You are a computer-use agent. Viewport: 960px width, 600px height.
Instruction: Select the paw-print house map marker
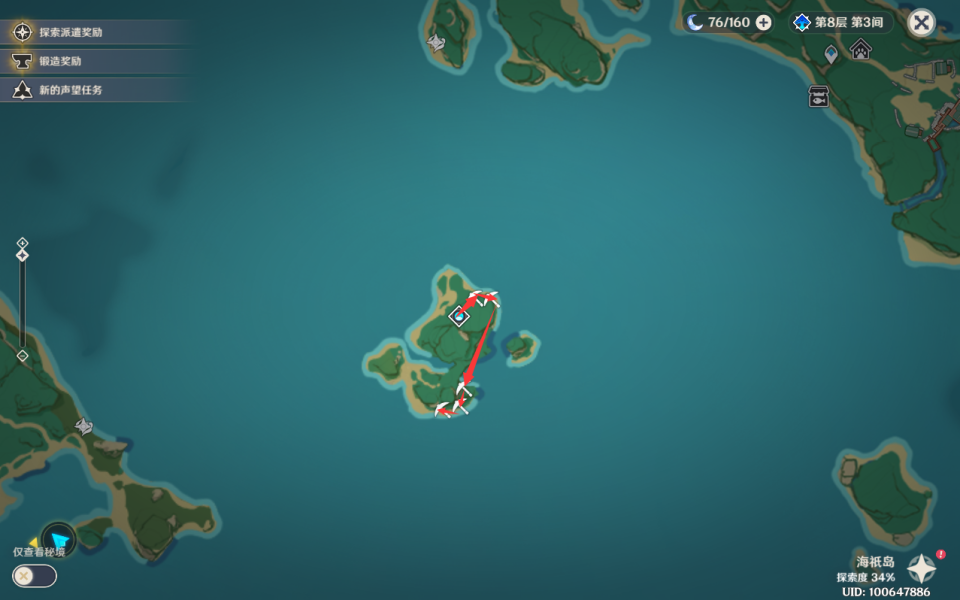(x=860, y=48)
